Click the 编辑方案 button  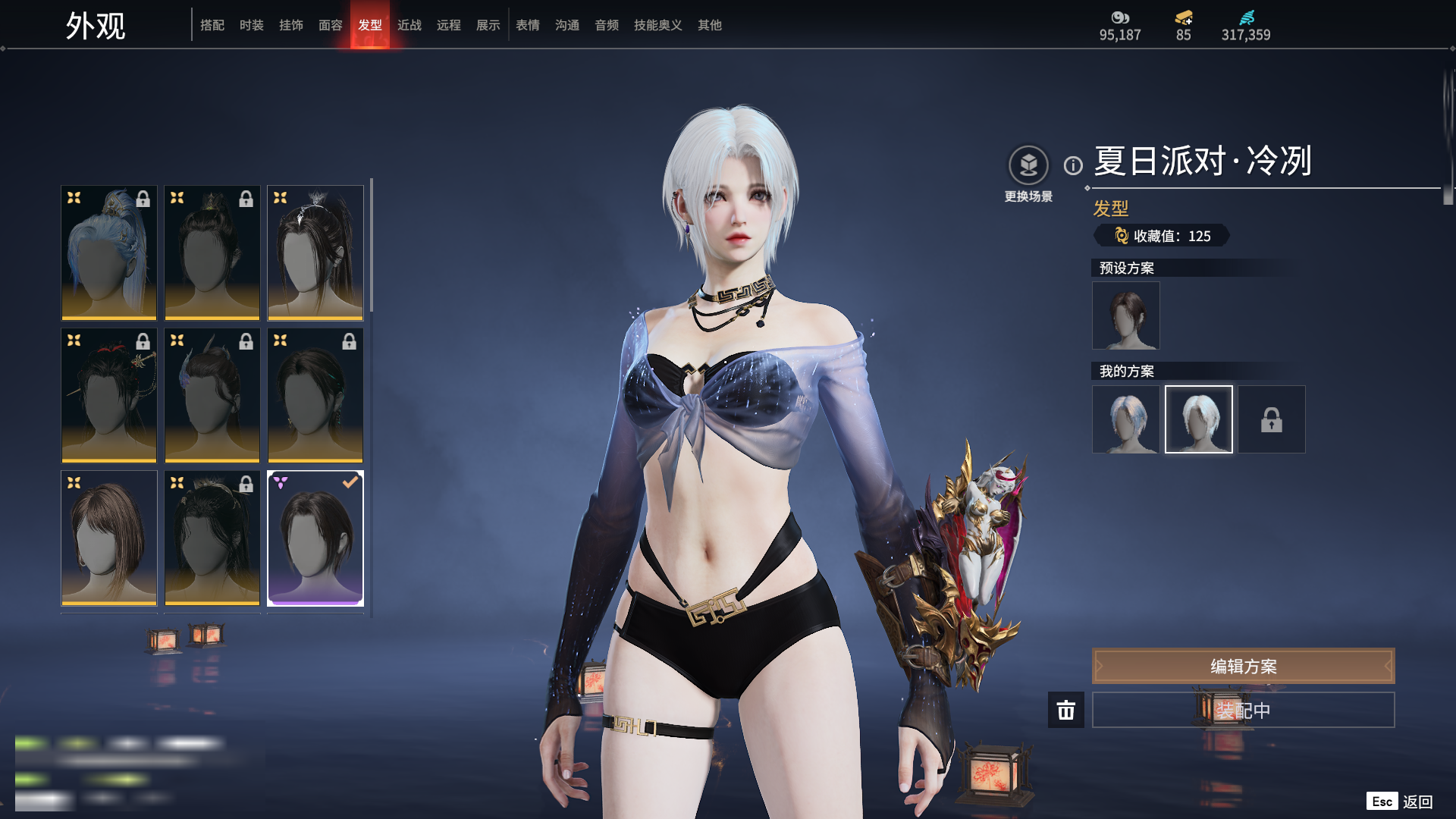(x=1243, y=666)
